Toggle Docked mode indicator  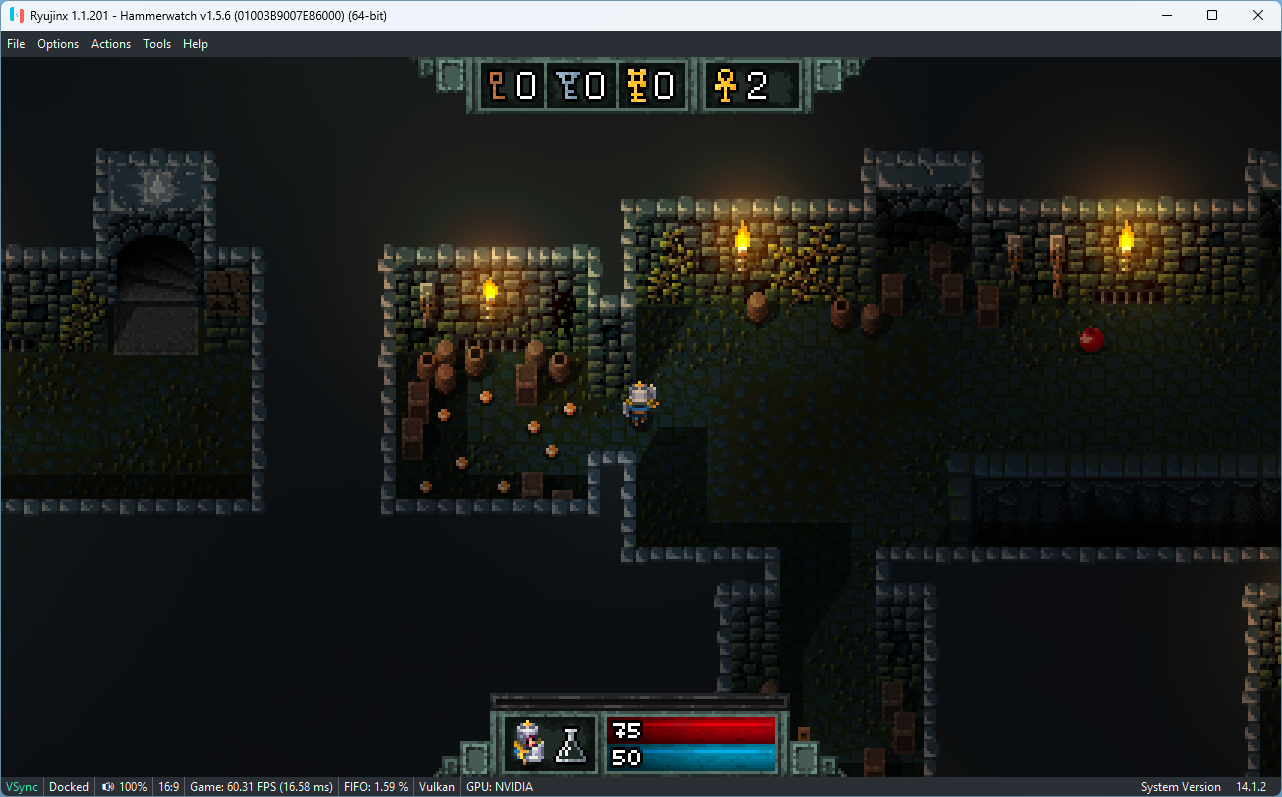68,787
